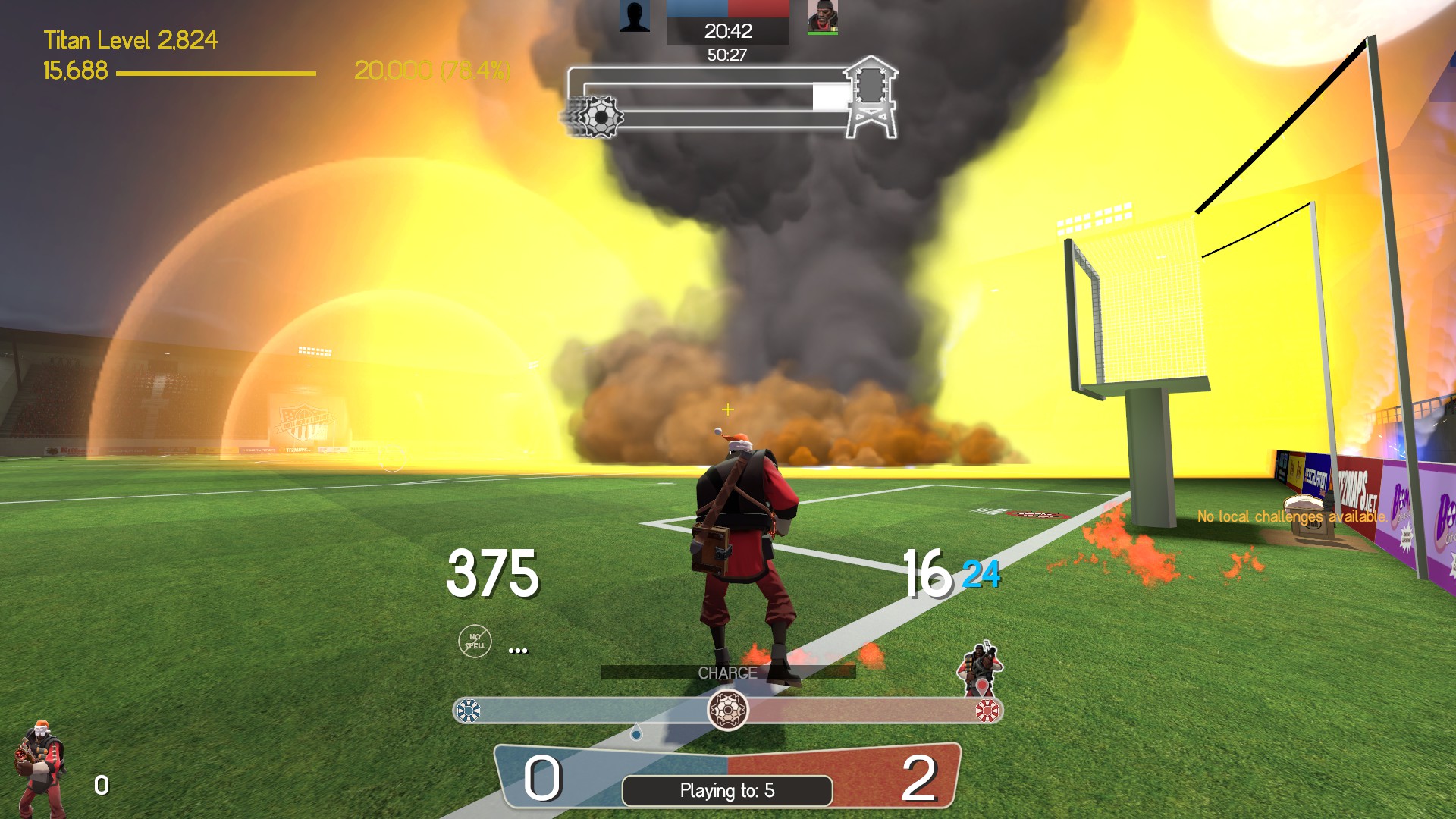Click the Demoman class portrait in the corner
This screenshot has width=1456, height=819.
tap(39, 767)
